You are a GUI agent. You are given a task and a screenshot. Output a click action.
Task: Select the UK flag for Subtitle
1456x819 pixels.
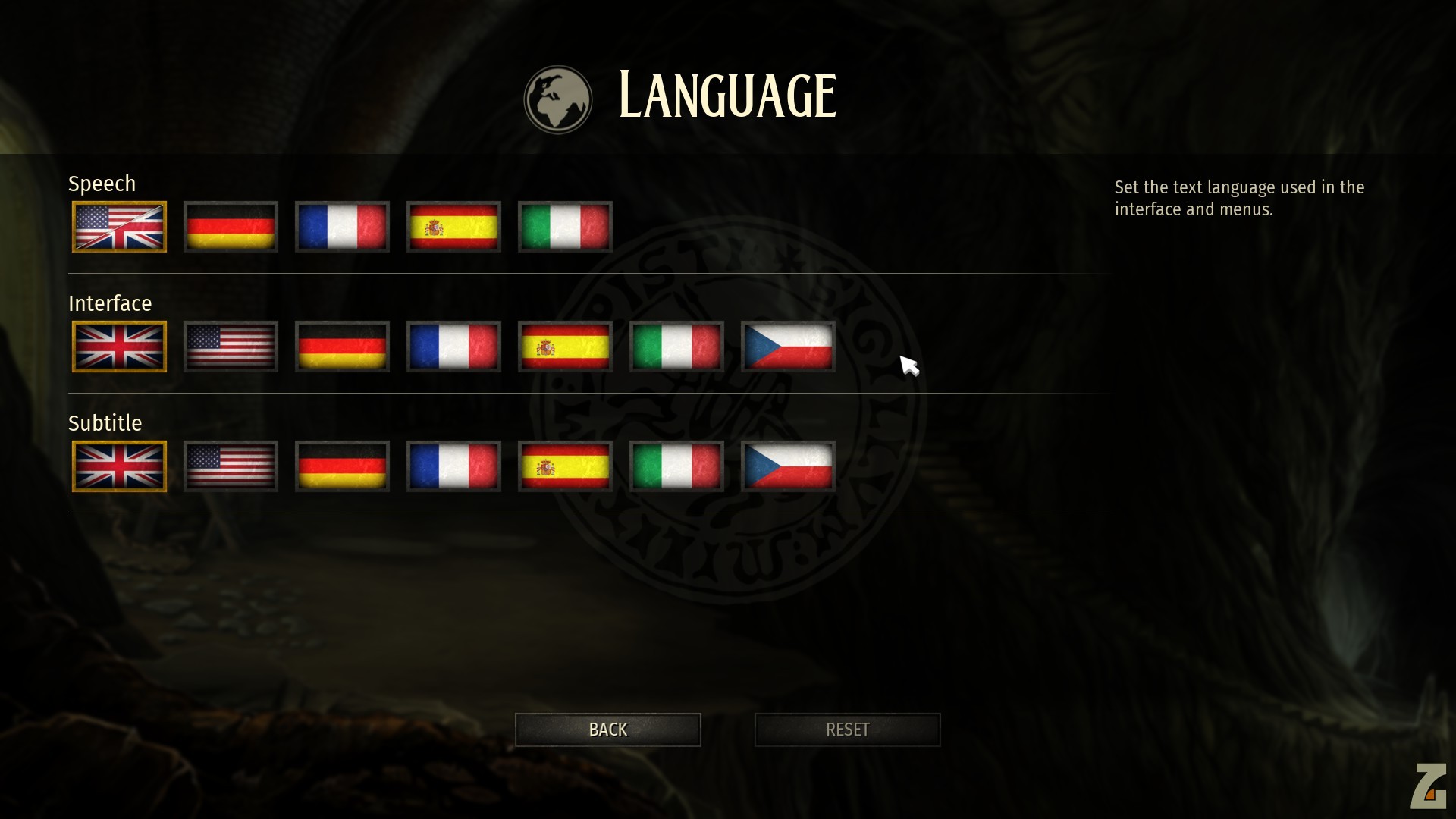tap(119, 466)
